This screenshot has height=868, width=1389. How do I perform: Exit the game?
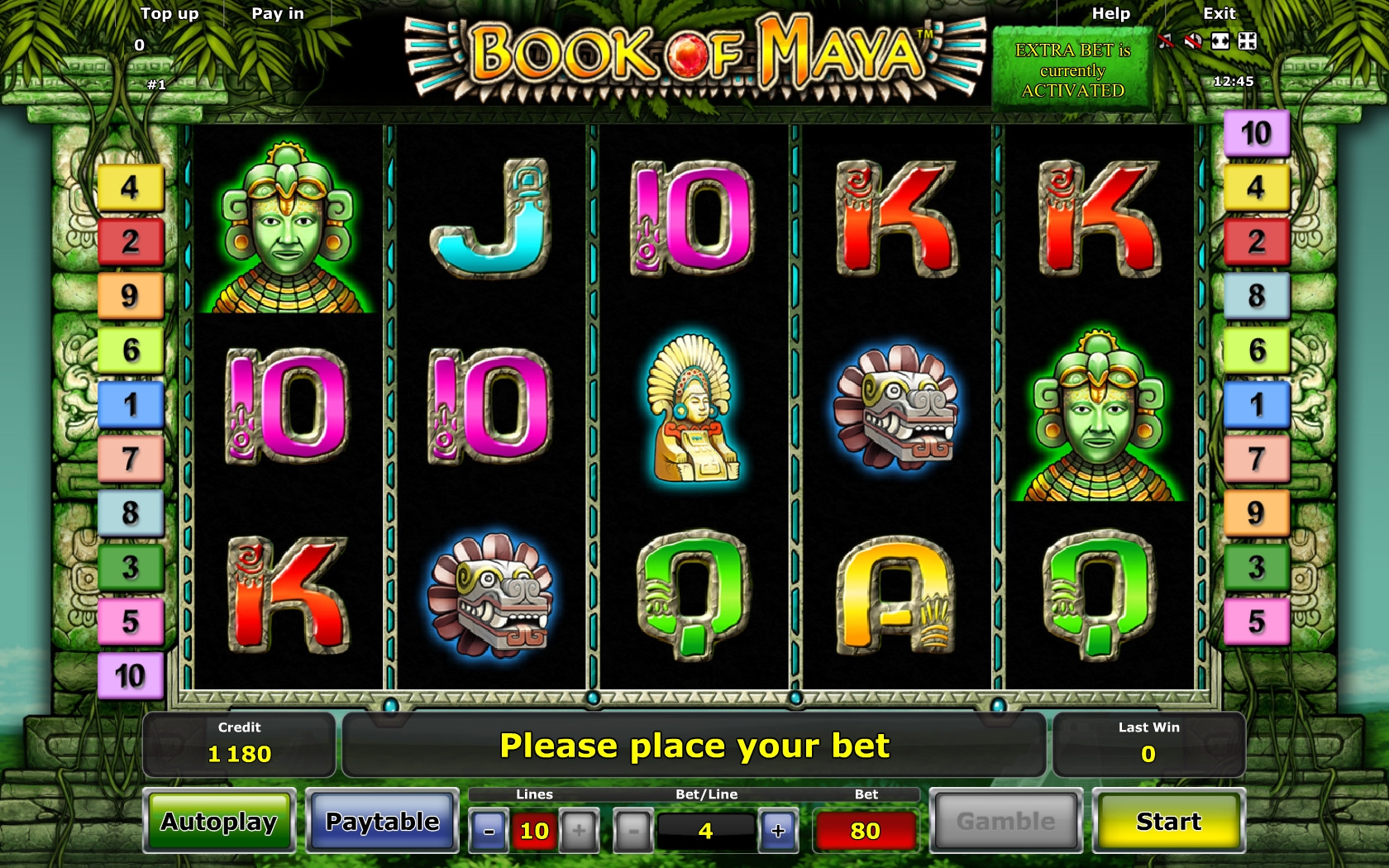point(1219,13)
